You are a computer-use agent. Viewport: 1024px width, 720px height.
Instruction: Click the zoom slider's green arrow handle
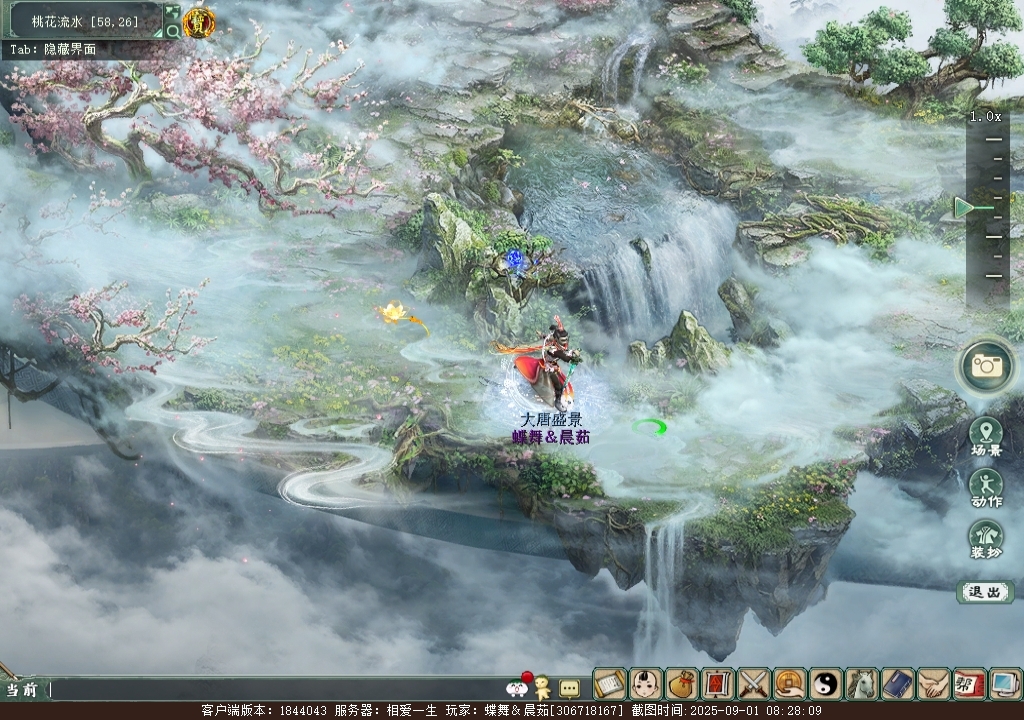click(964, 207)
